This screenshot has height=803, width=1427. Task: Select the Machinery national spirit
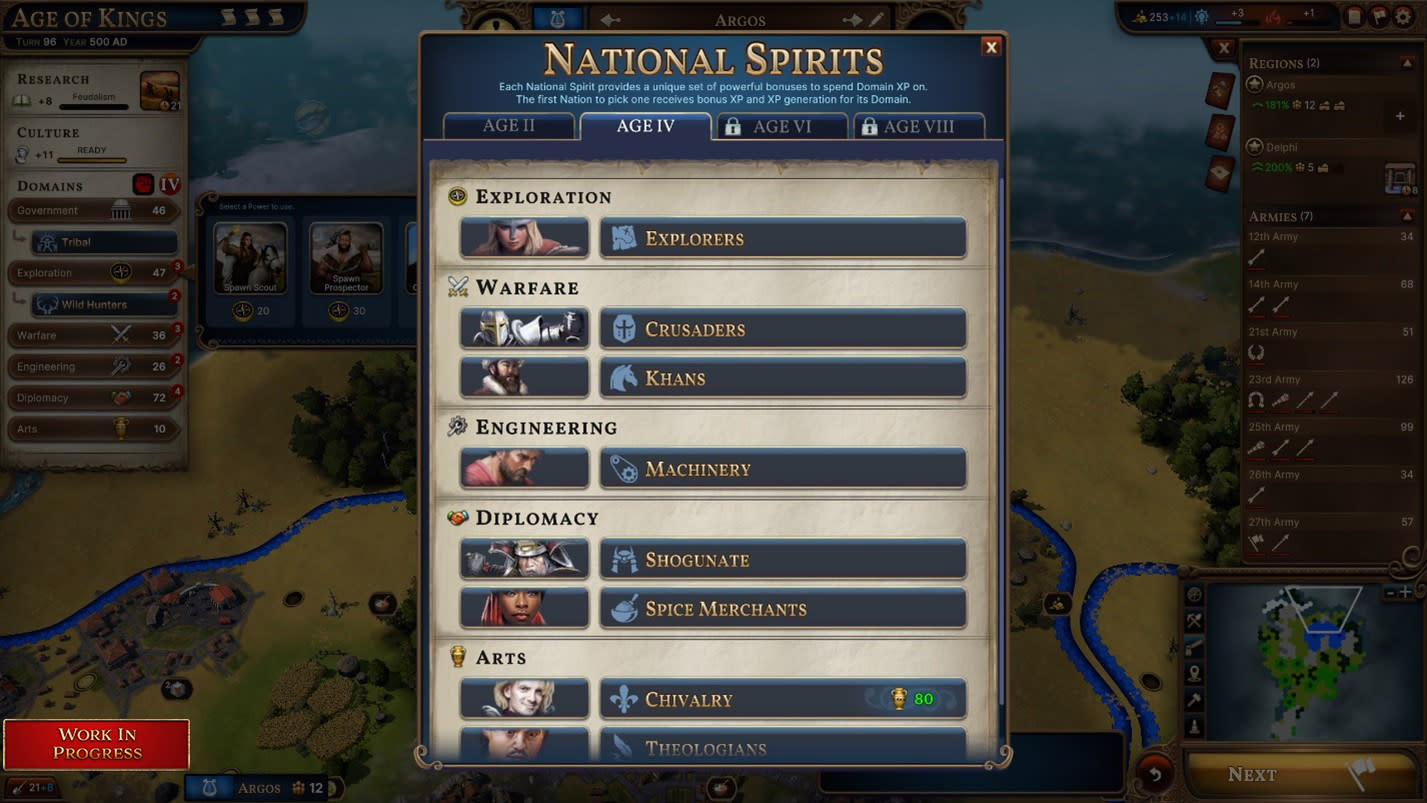tap(782, 469)
